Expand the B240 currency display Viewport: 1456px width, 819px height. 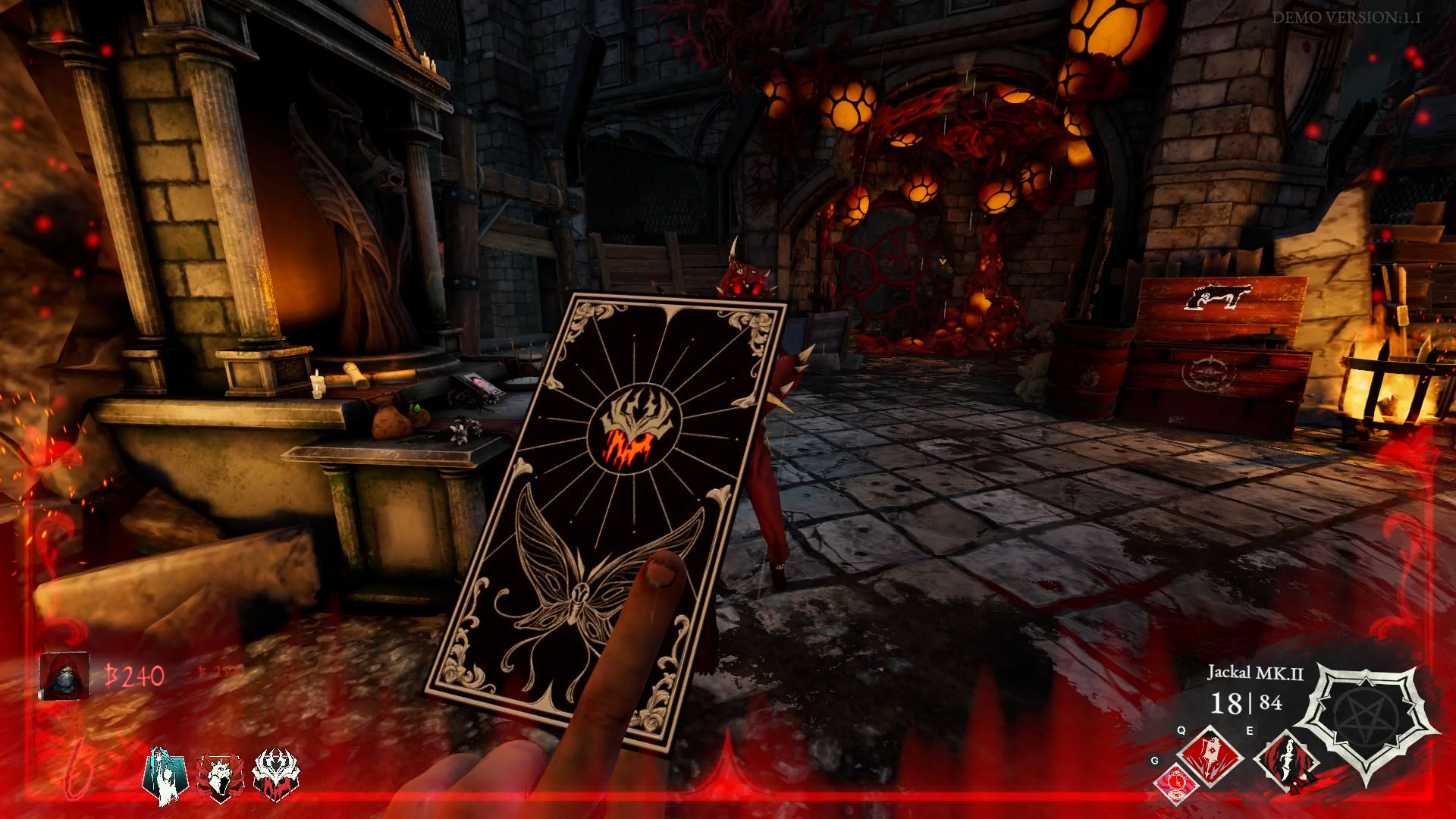click(x=135, y=675)
